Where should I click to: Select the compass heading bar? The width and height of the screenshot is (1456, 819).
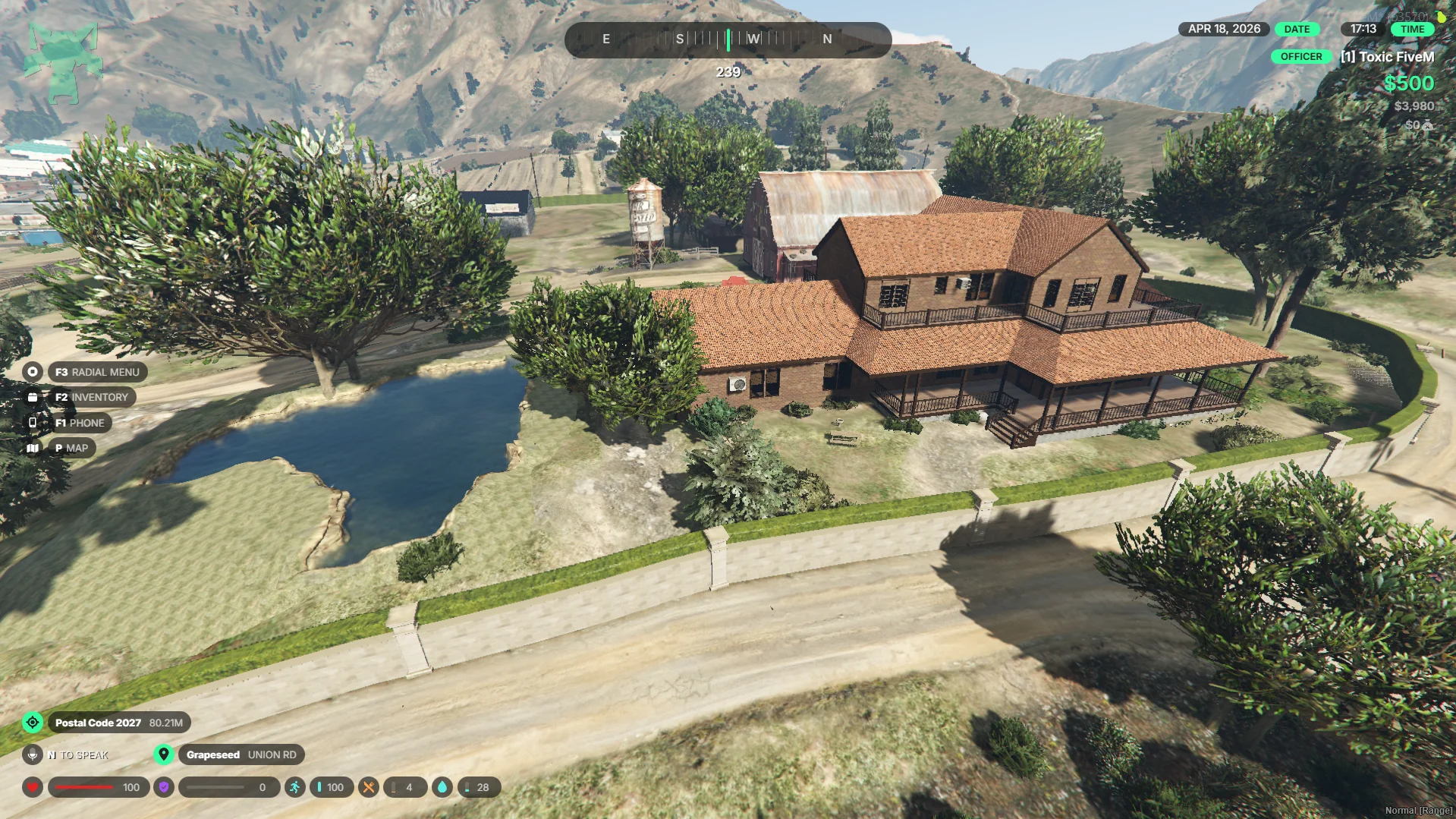click(728, 39)
